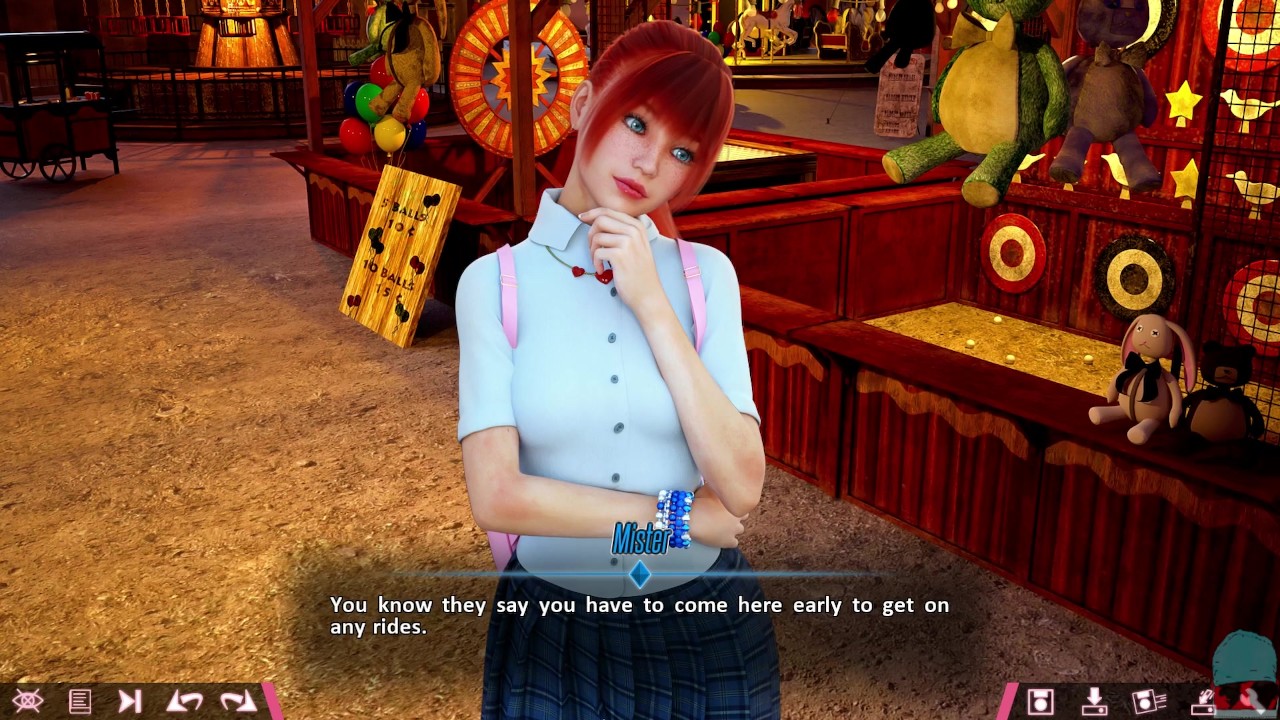Hide the interface with the crossed-eye icon

27,701
